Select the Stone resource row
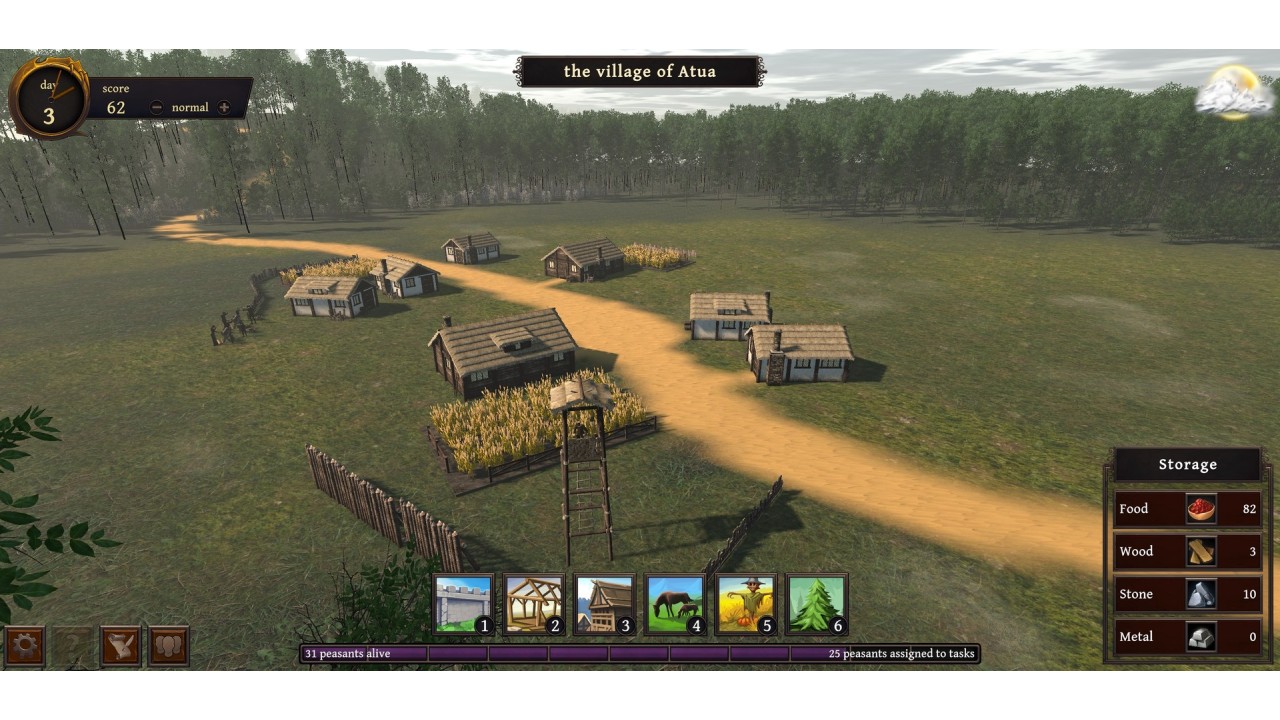The image size is (1280, 720). pos(1187,594)
